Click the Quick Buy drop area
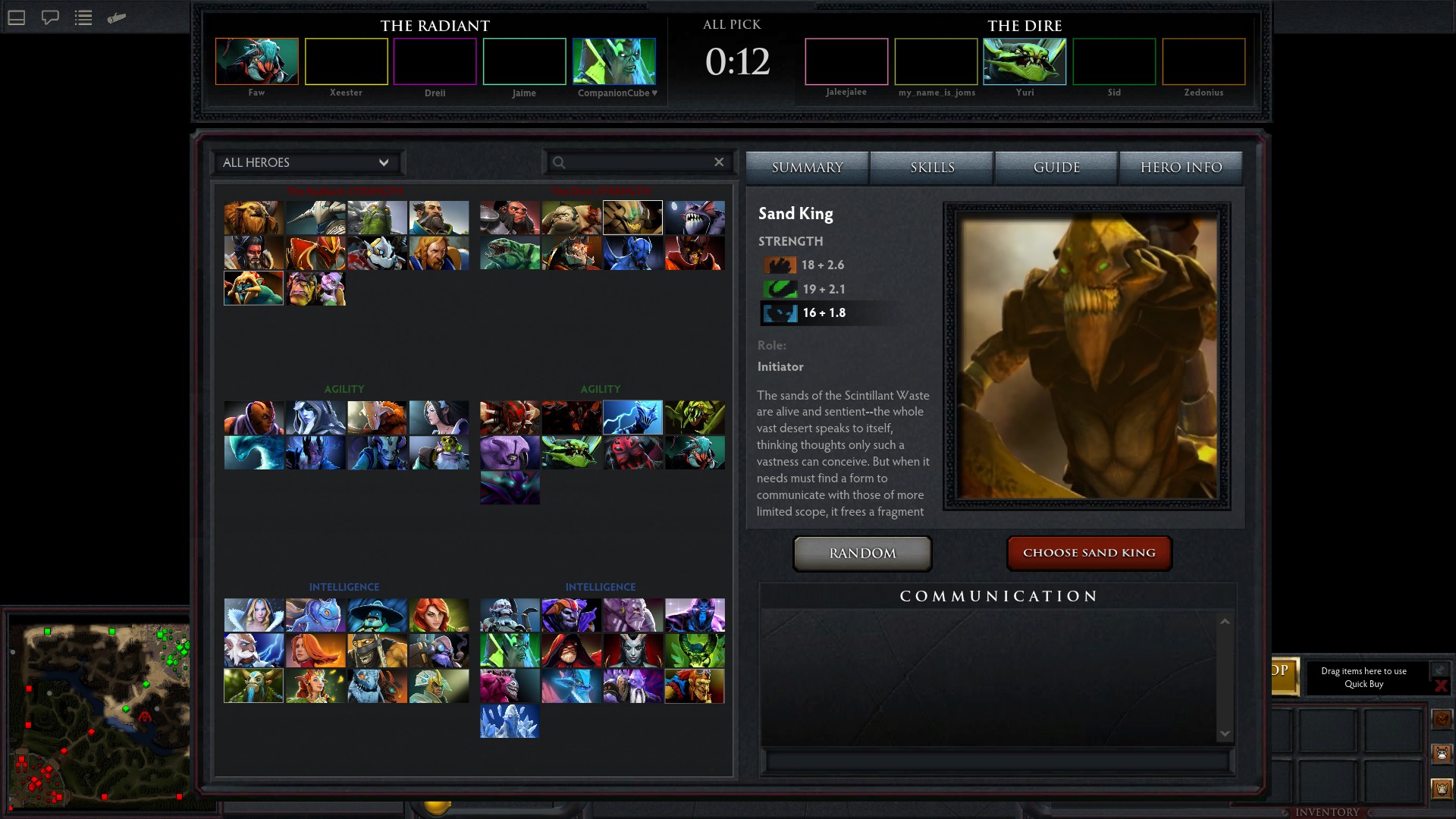Screen dimensions: 1456x819 click(x=1363, y=677)
